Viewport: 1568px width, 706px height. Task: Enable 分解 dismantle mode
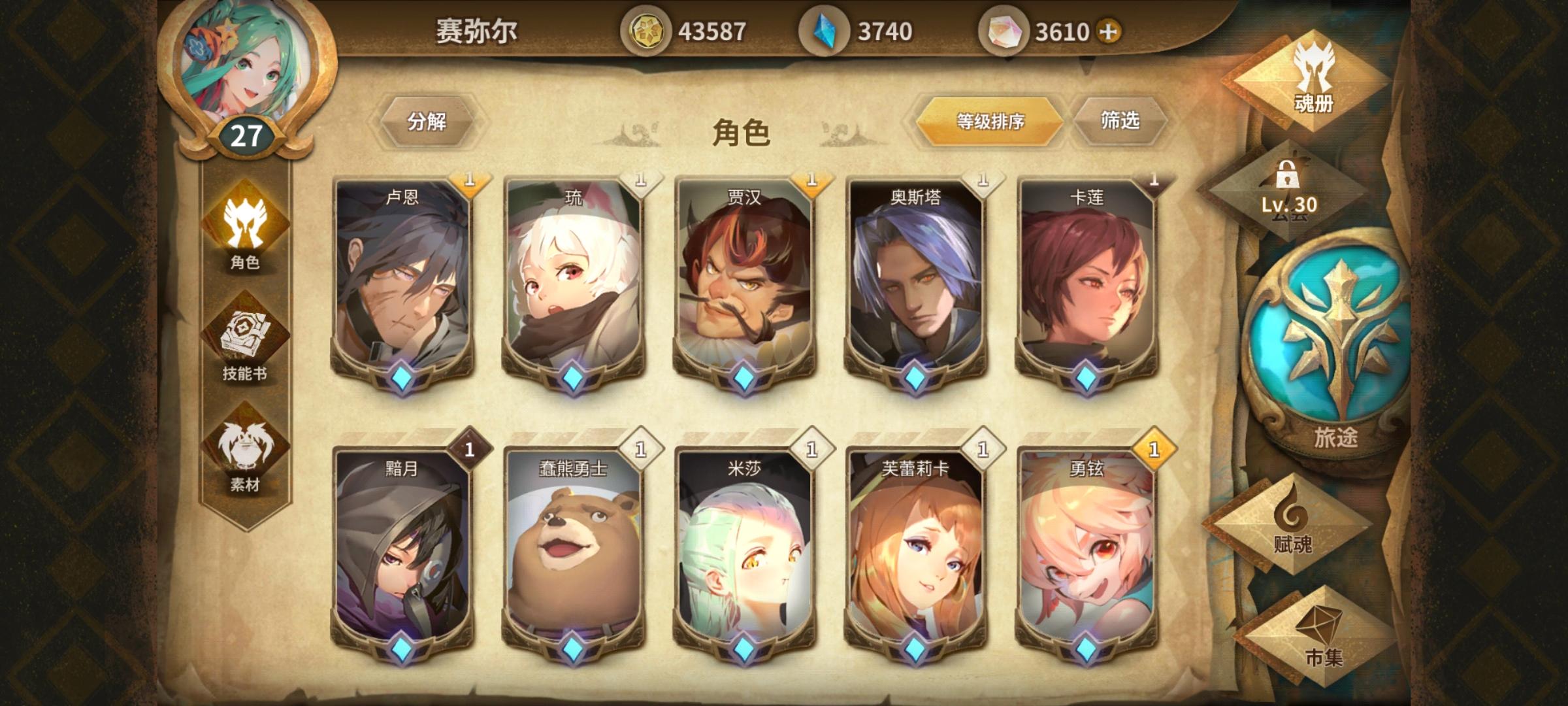pyautogui.click(x=428, y=121)
